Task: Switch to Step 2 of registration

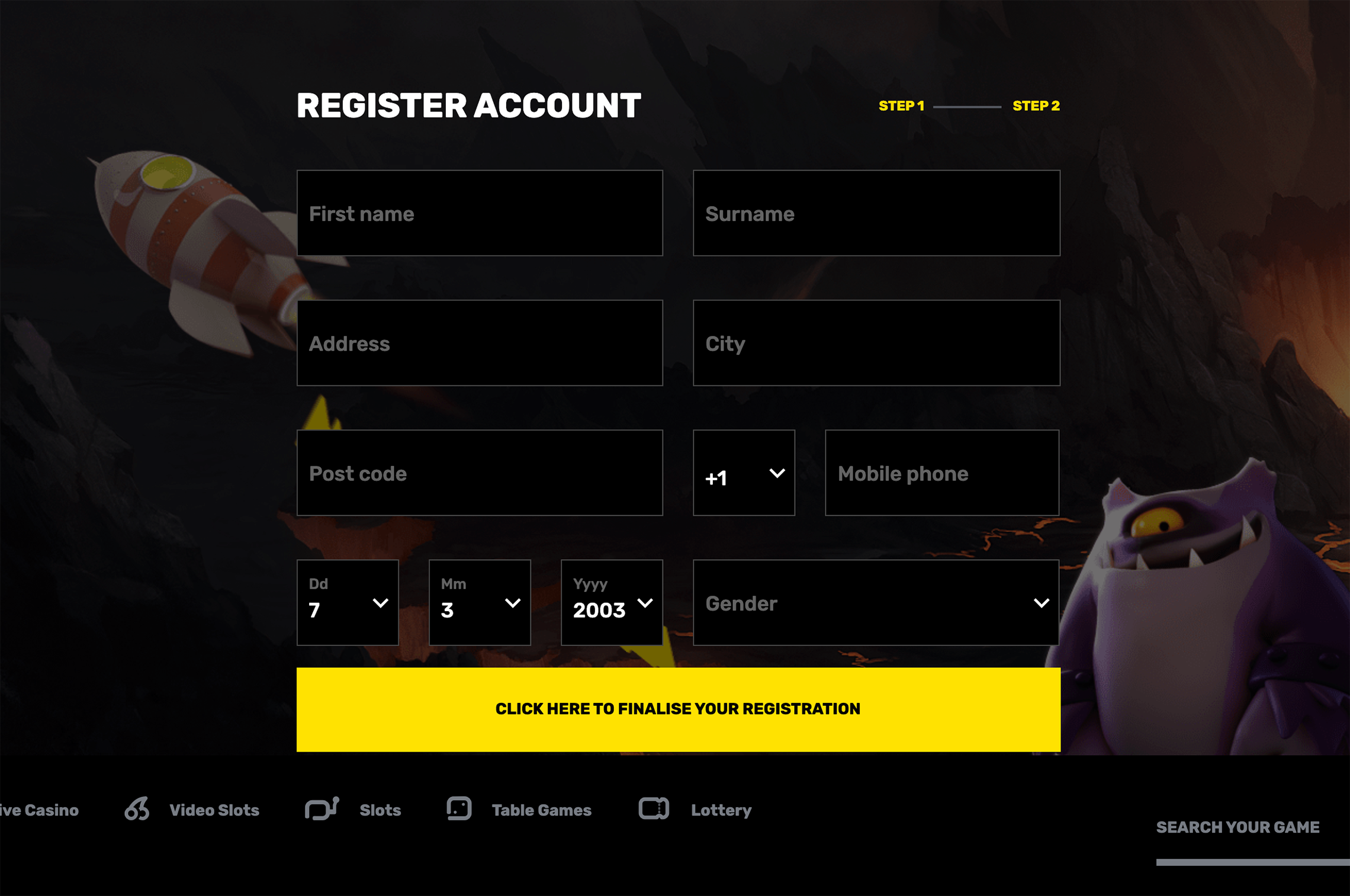Action: (1036, 106)
